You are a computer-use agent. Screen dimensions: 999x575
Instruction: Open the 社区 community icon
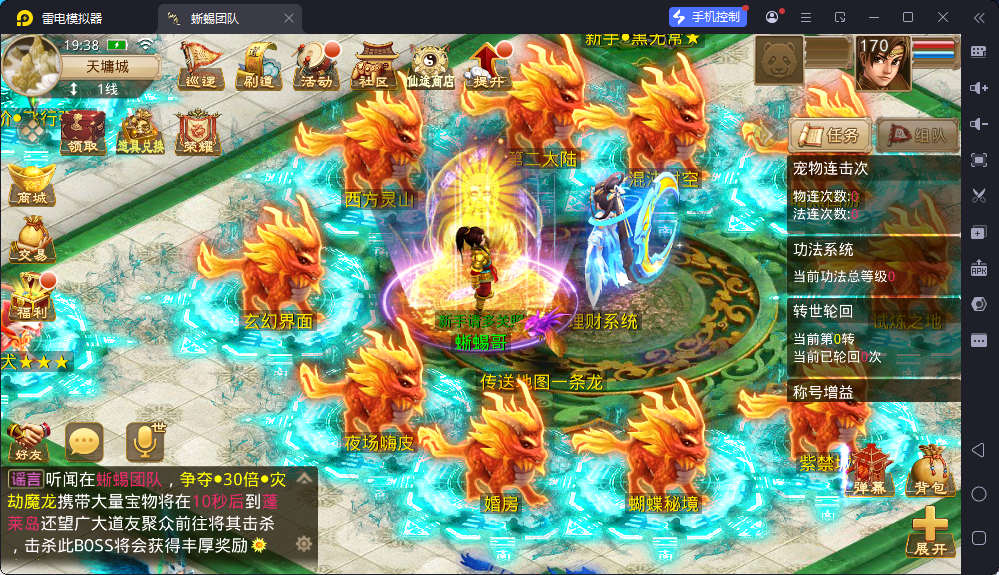(x=374, y=66)
